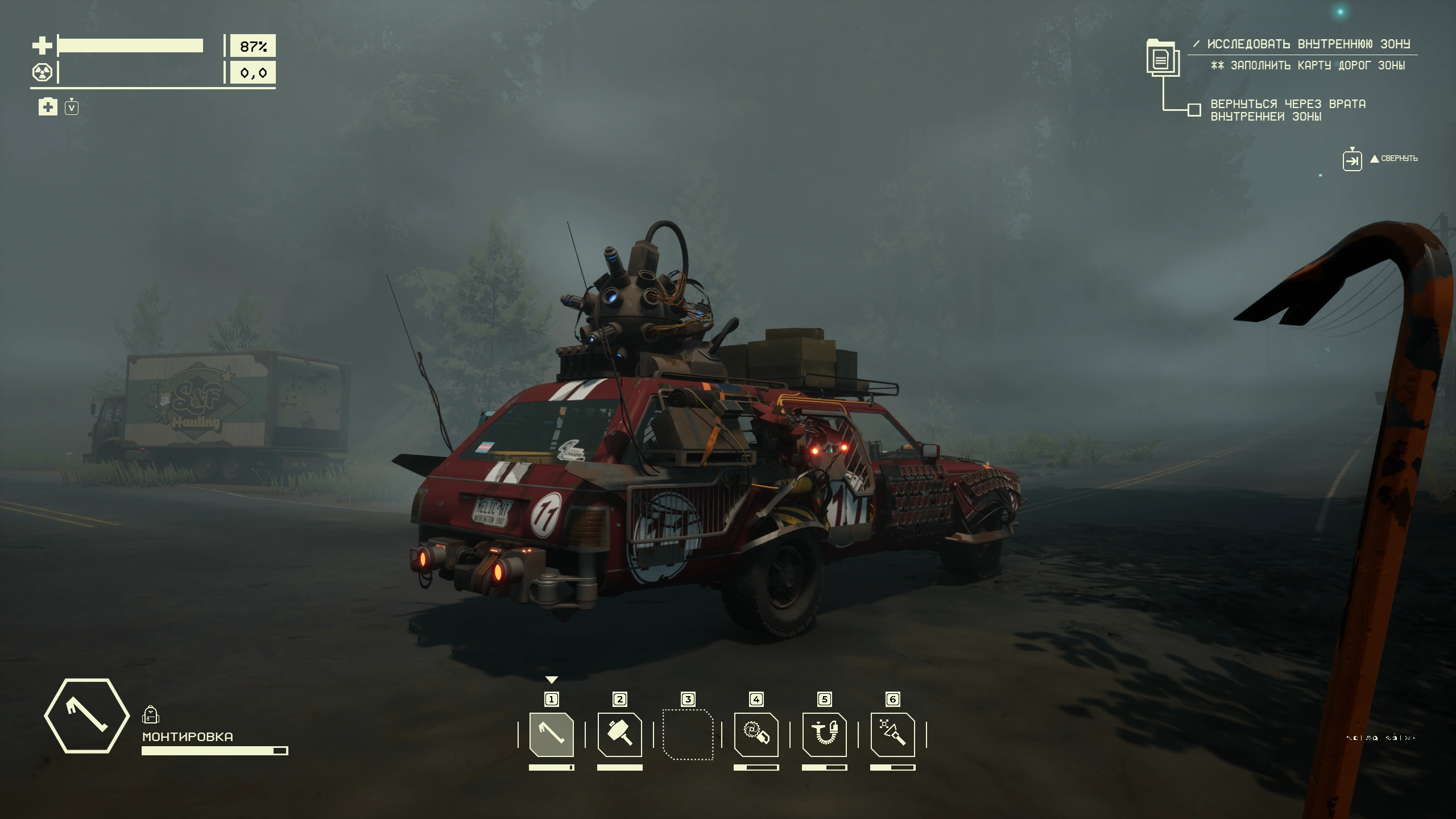Use the medkit icon under the health bar
This screenshot has width=1456, height=819.
click(48, 106)
